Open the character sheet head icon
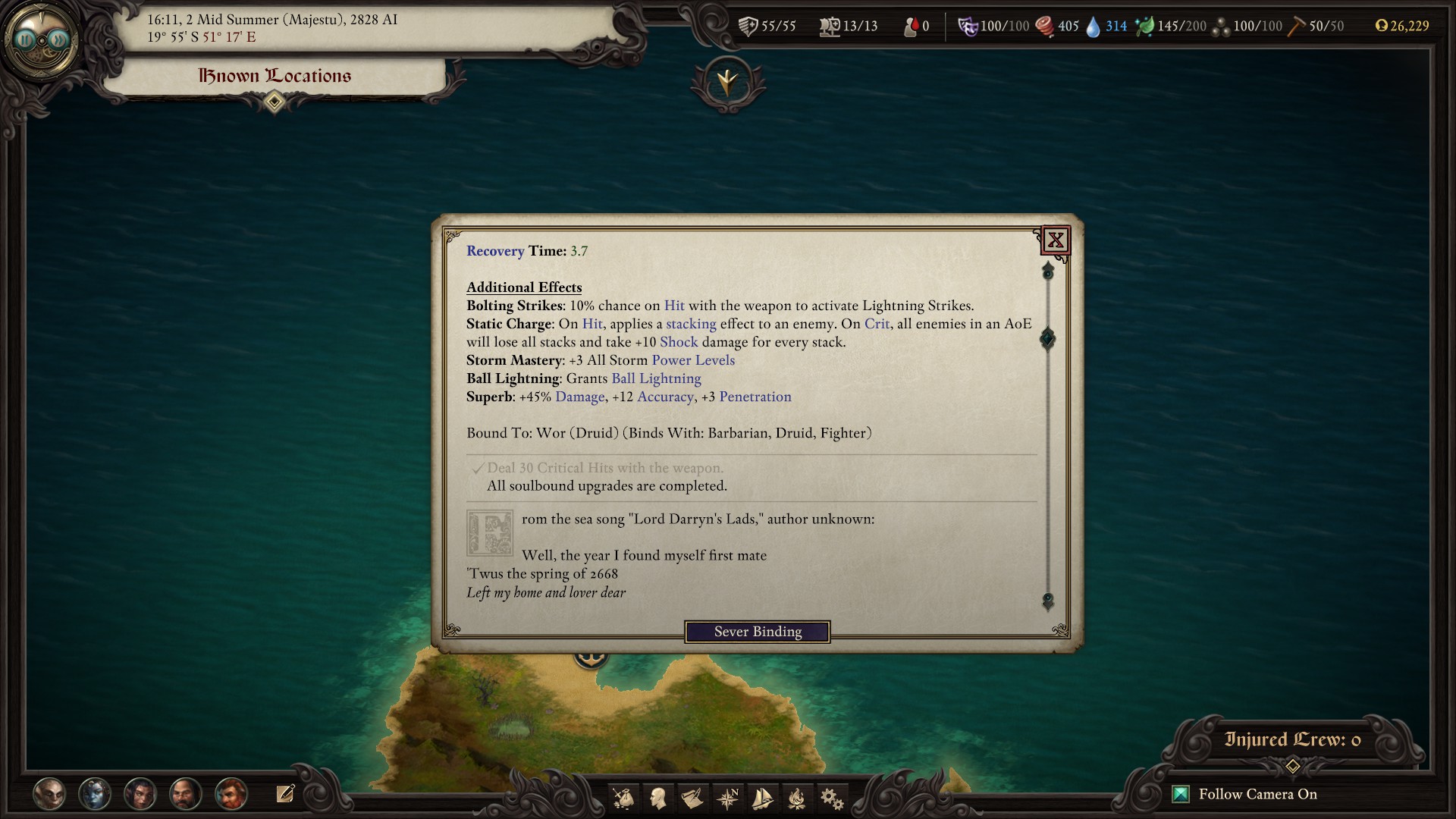This screenshot has height=819, width=1456. 657,798
